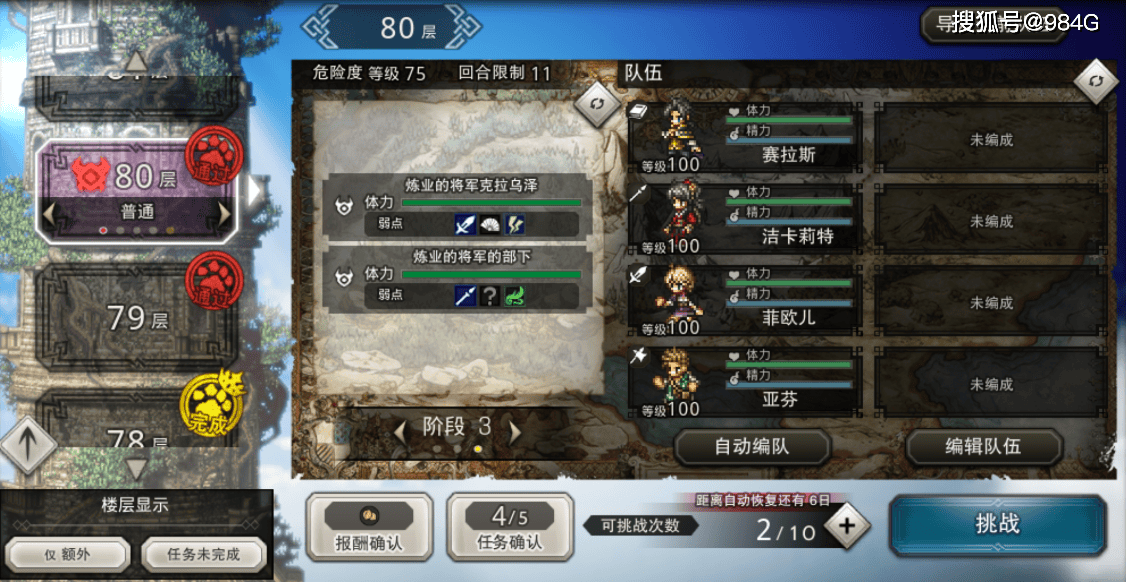The image size is (1126, 582).
Task: Click the swap icon above the enemy panel
Action: (x=598, y=104)
